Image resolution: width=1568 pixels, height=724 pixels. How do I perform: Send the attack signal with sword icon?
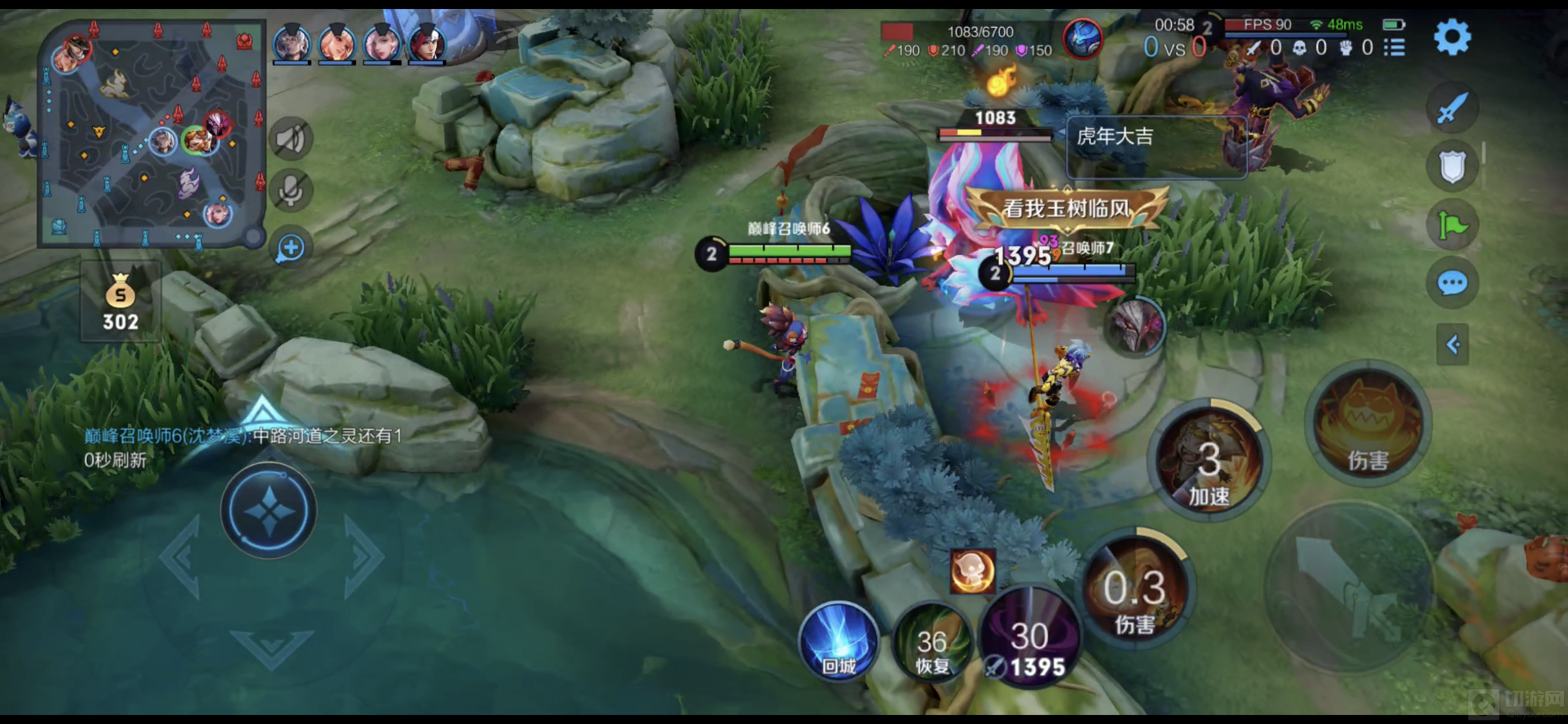click(1452, 108)
